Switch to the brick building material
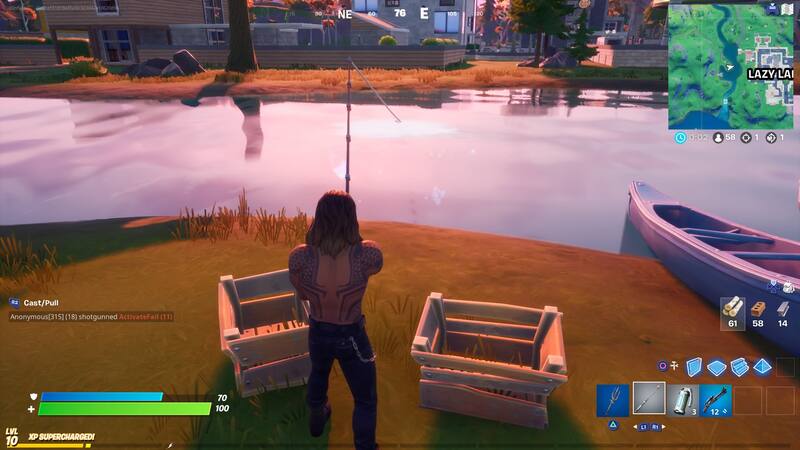 [757, 309]
